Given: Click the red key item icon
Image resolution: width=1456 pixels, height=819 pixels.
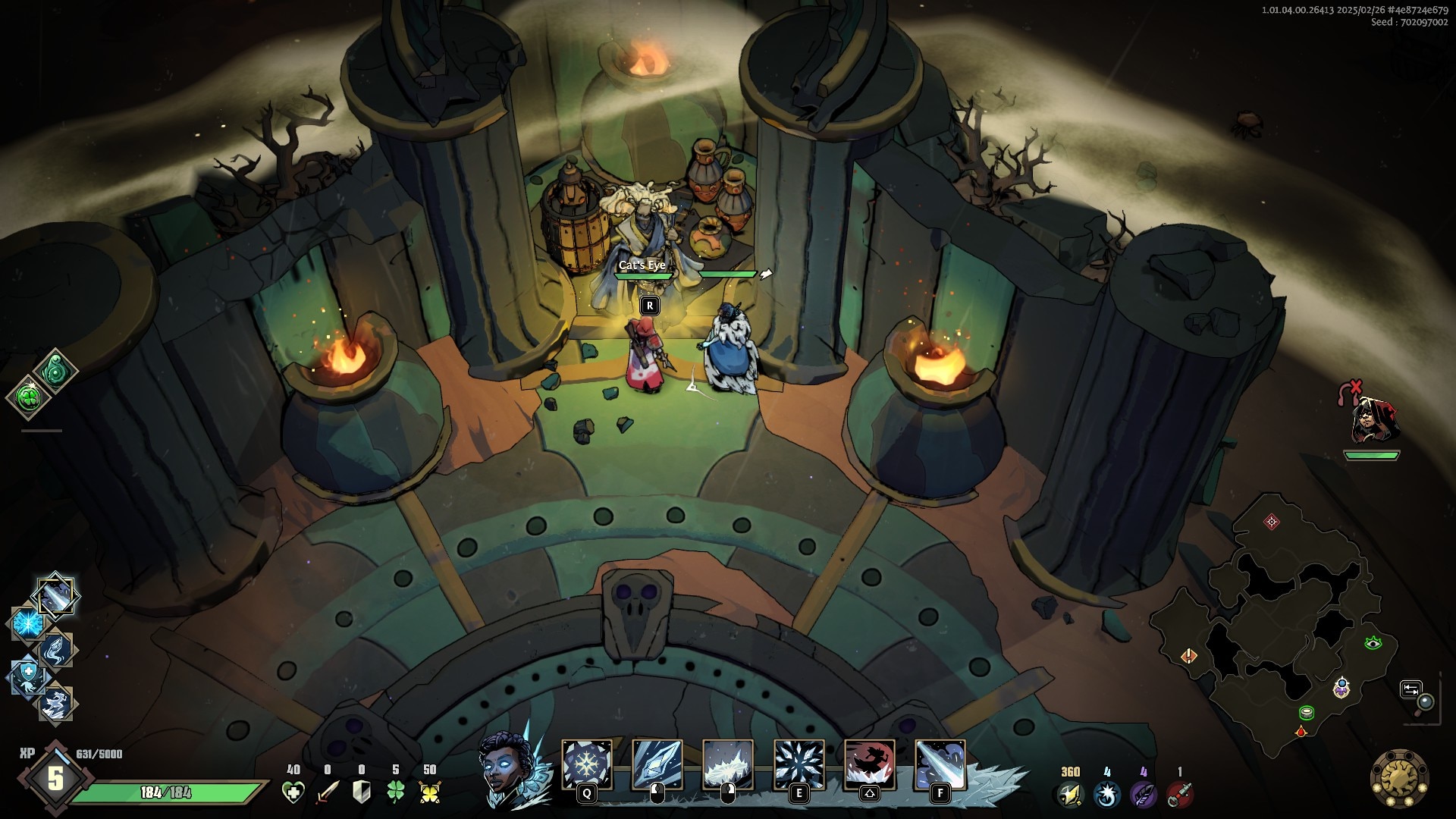Looking at the screenshot, I should 1179,794.
